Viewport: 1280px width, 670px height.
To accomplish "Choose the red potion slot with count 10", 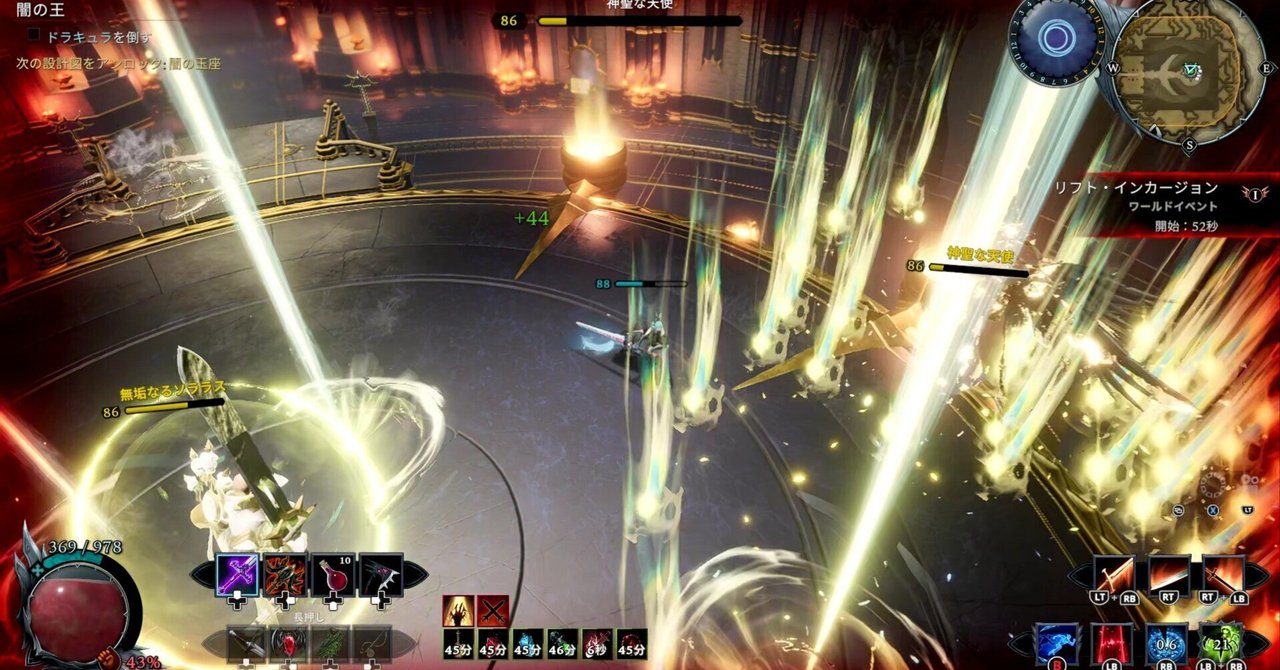I will (333, 575).
